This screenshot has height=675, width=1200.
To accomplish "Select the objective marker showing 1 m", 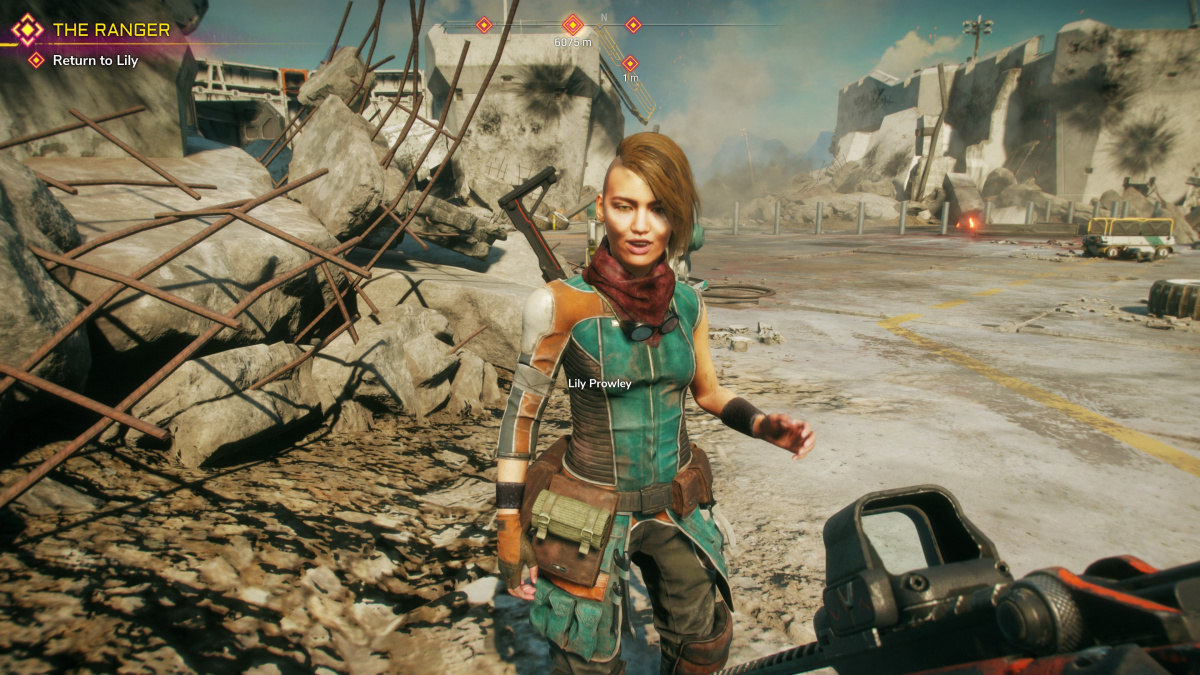I will [630, 64].
